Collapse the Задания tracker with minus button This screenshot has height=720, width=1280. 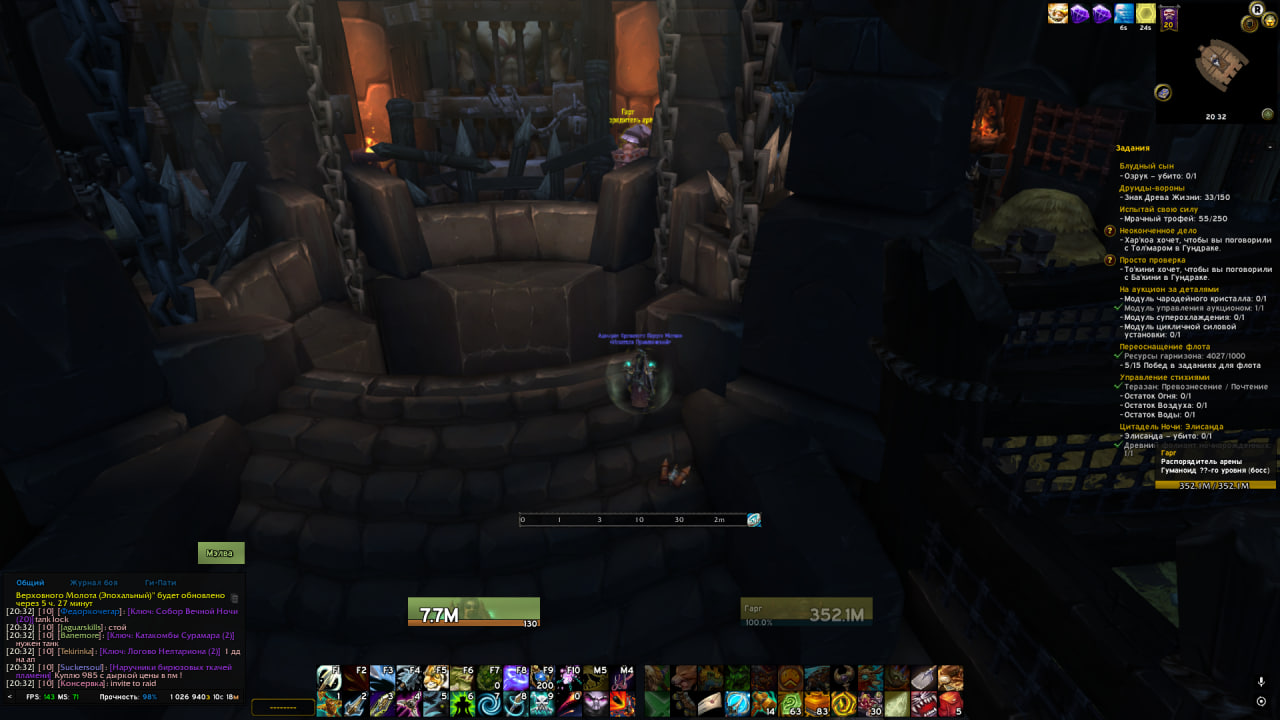1270,148
